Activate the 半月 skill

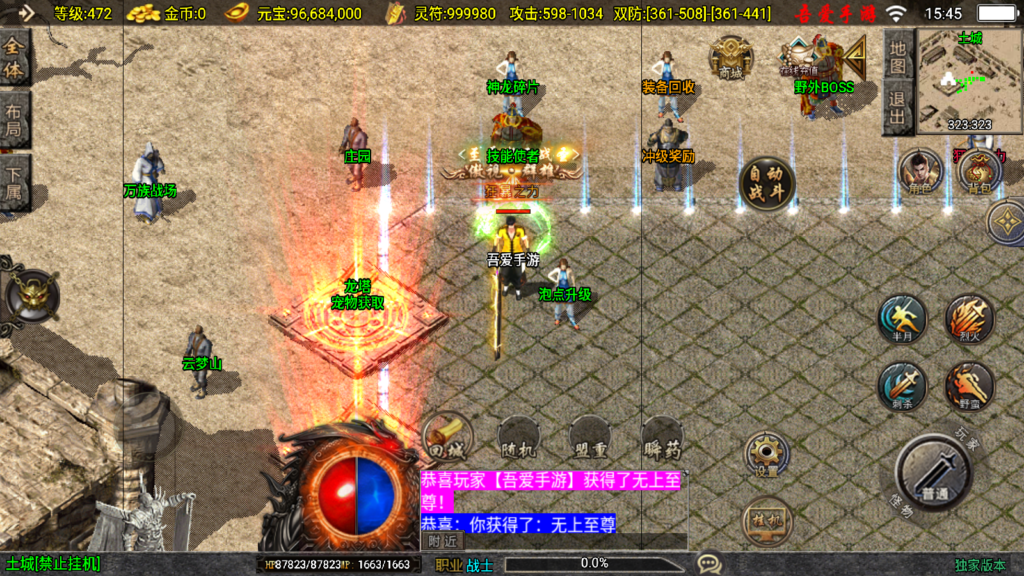pyautogui.click(x=902, y=319)
